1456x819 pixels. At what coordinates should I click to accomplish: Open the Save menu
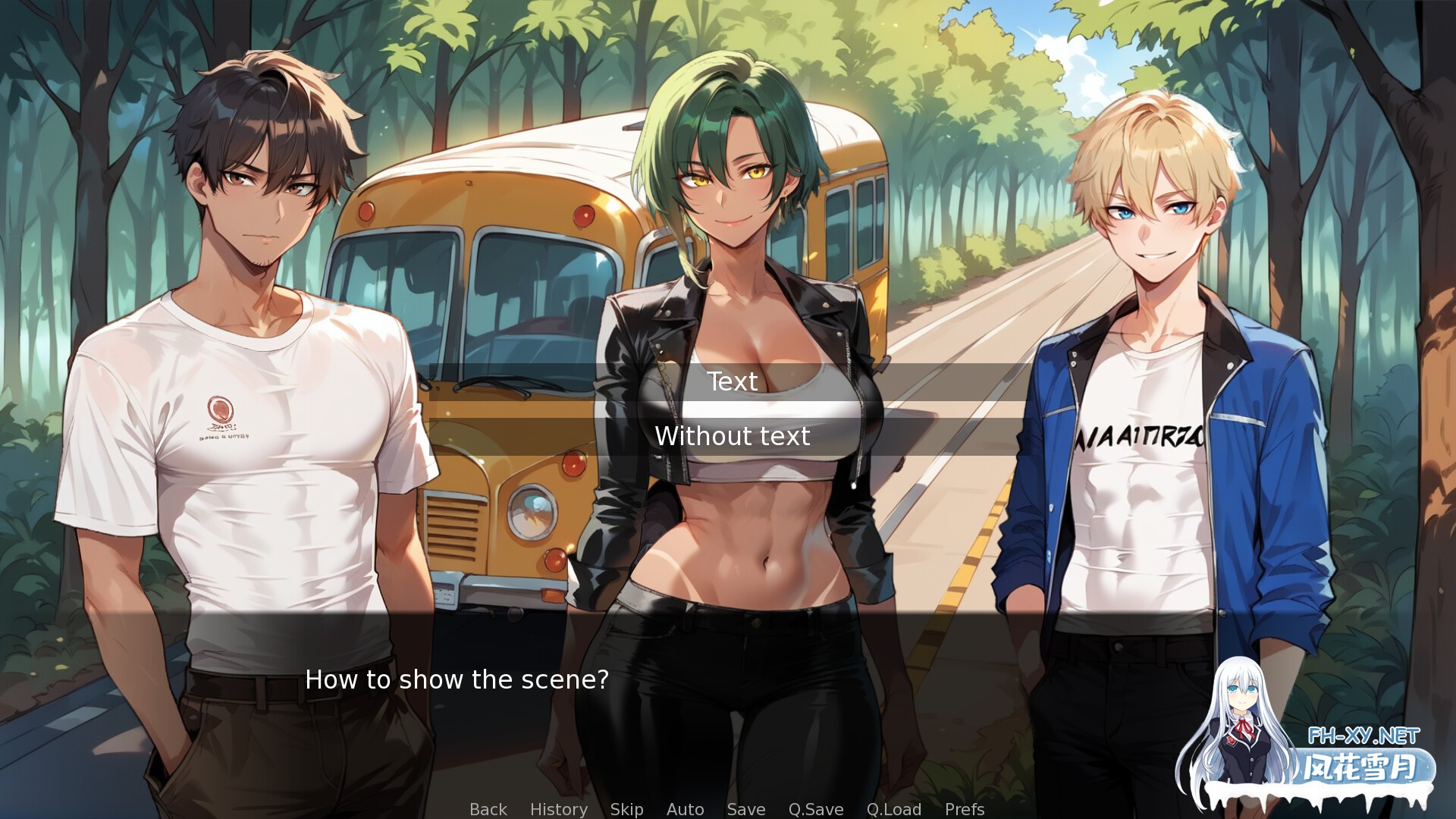click(745, 809)
